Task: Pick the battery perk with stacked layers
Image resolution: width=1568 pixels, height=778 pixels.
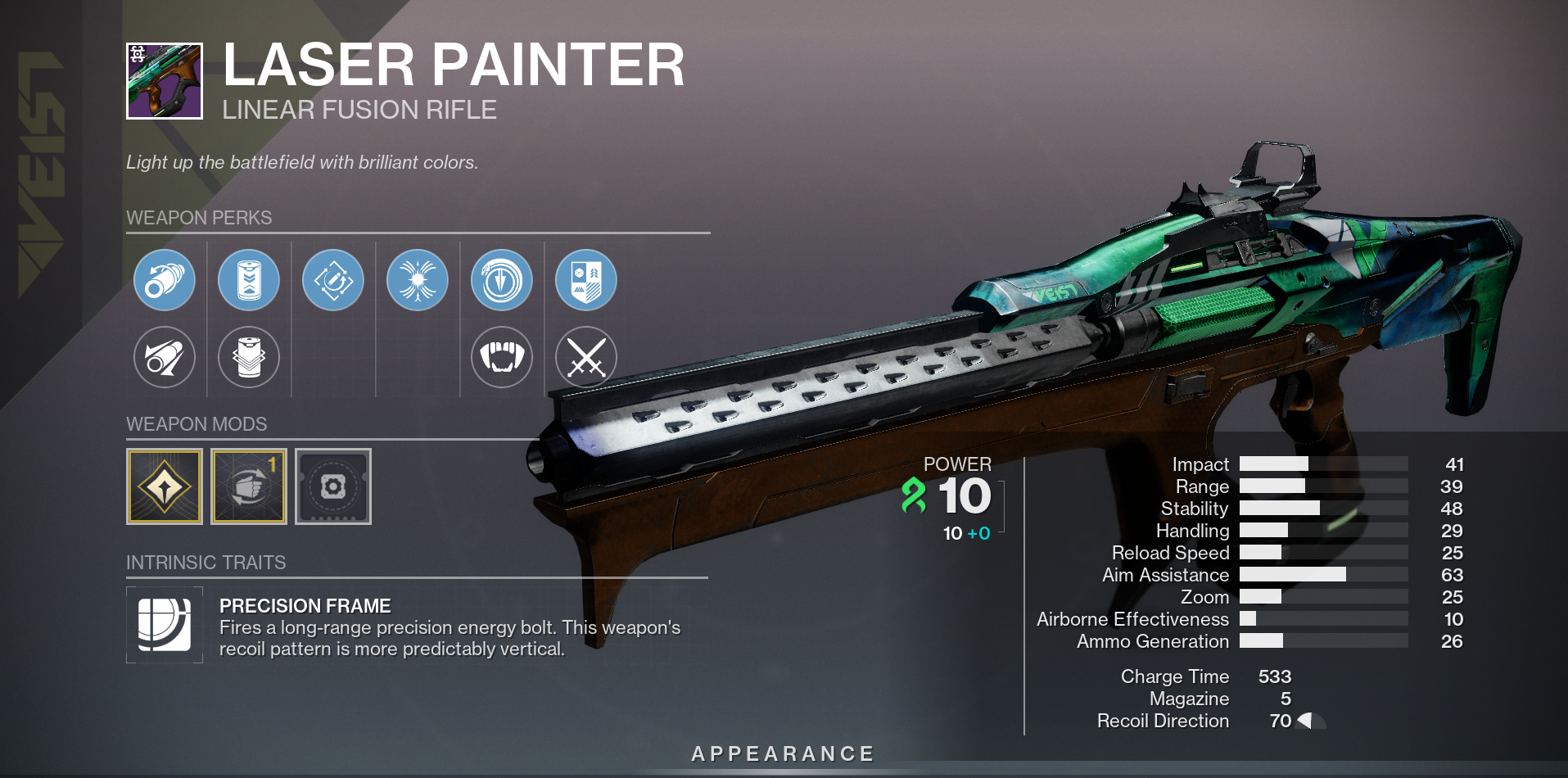Action: 249,357
